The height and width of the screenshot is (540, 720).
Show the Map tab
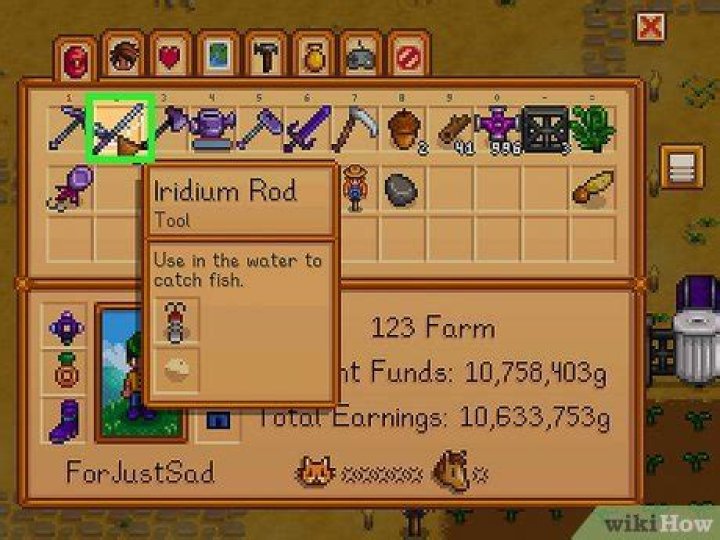coord(217,57)
